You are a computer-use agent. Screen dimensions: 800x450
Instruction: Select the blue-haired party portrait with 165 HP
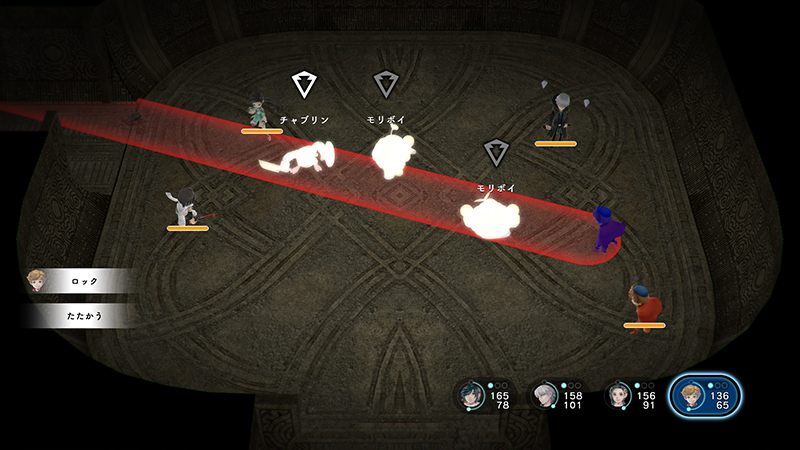coord(471,396)
